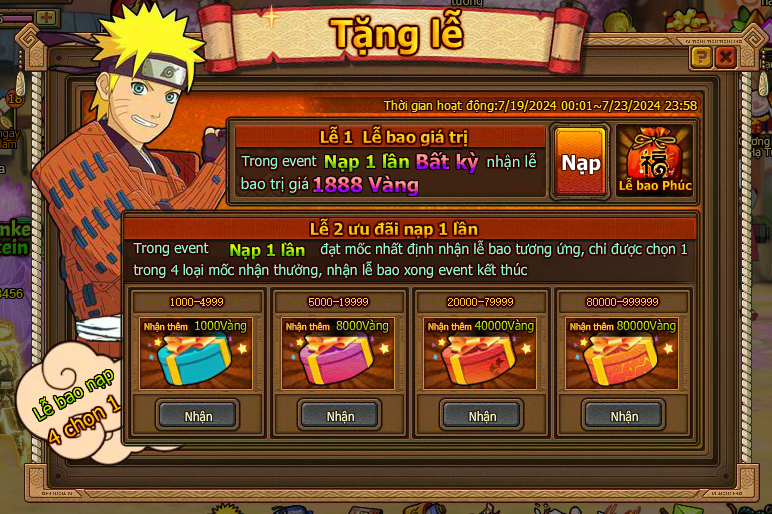Inspect the red gift box for 40000 Vàng
This screenshot has width=772, height=514.
(481, 360)
